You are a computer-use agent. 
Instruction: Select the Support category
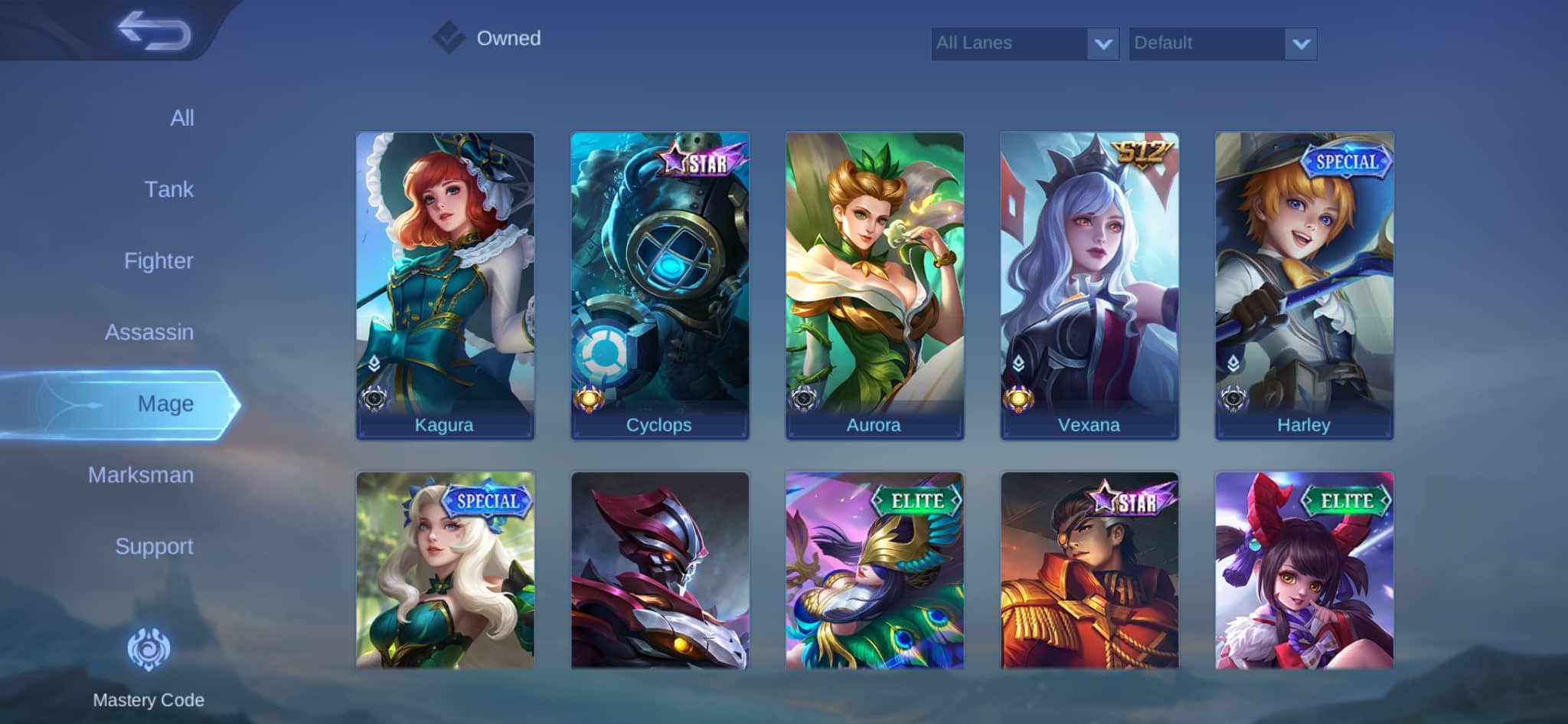(x=154, y=546)
